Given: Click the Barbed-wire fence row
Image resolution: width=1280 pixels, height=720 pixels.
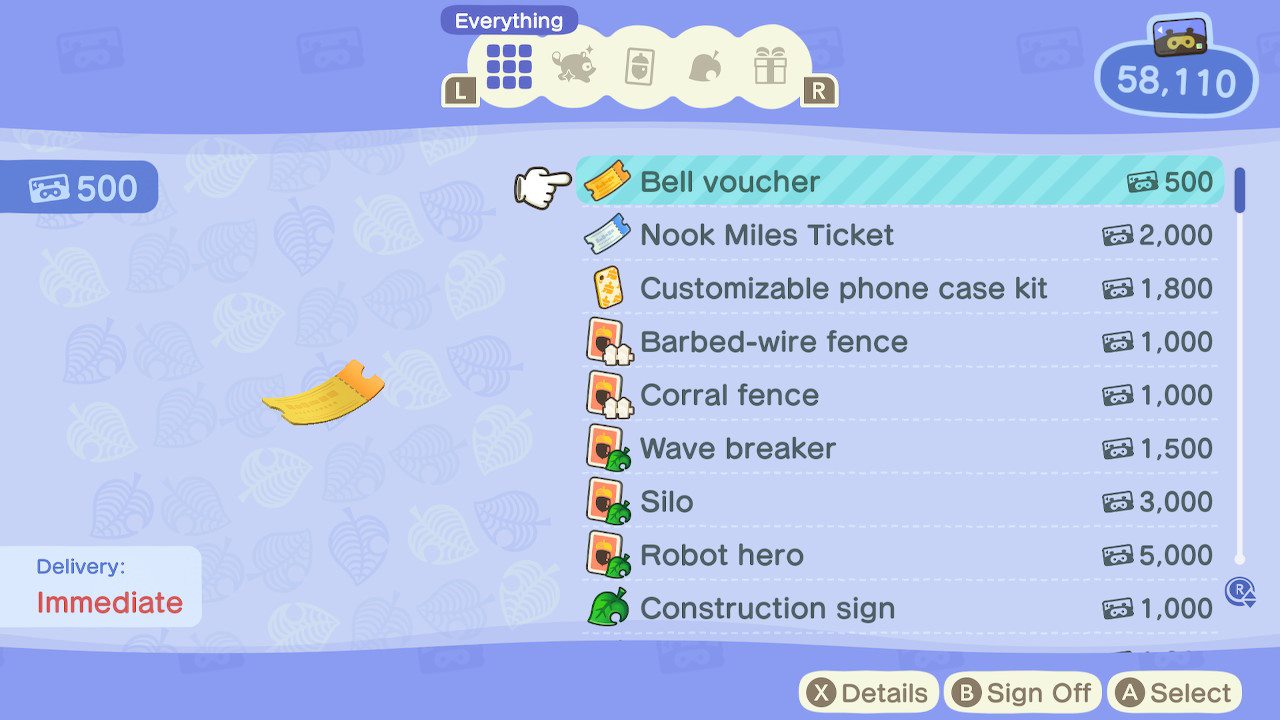Looking at the screenshot, I should 890,341.
